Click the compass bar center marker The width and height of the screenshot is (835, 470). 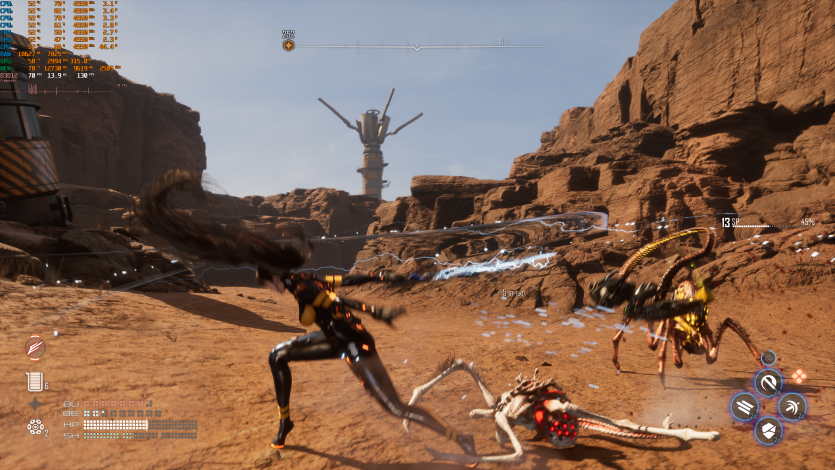click(416, 46)
